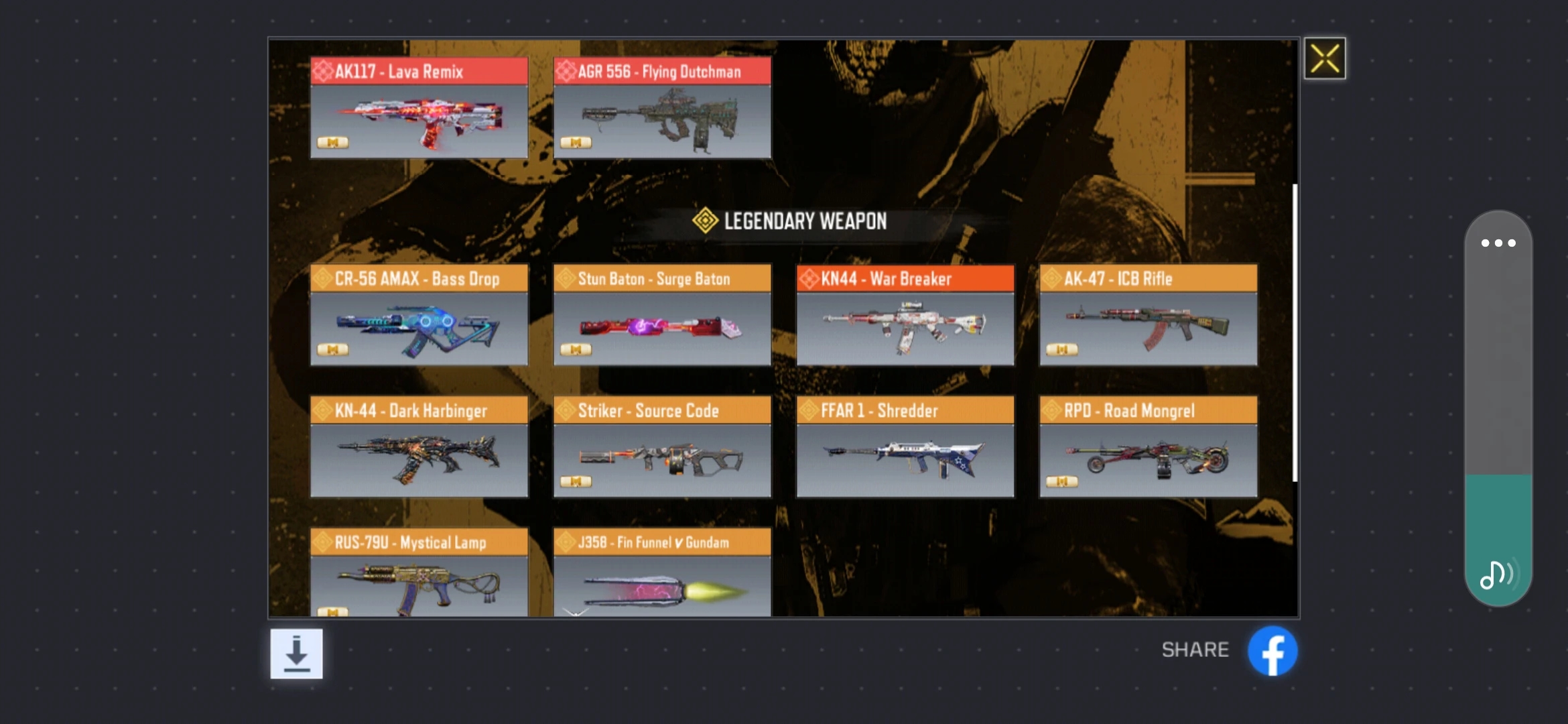Open the Striker - Source Code card
This screenshot has width=1568, height=724.
pos(662,447)
